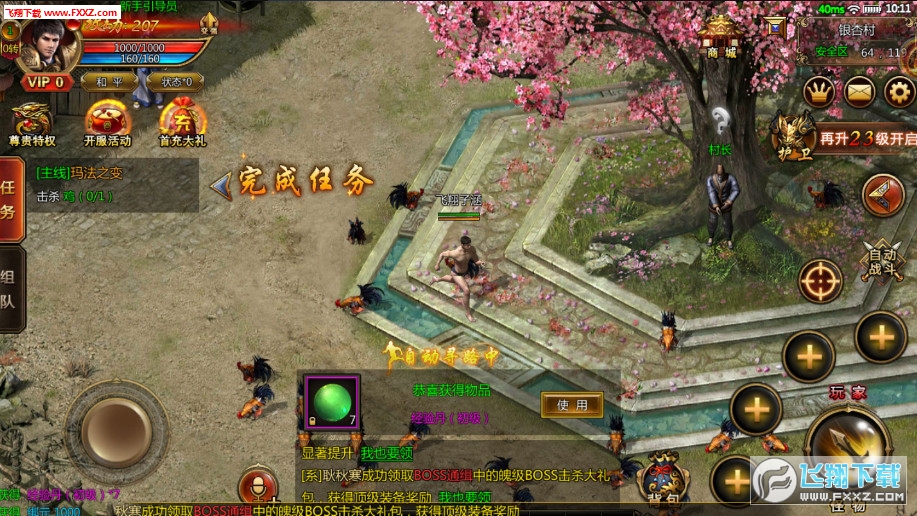Open 首充大礼 first recharge gift
Screen dimensions: 917x516
click(182, 124)
